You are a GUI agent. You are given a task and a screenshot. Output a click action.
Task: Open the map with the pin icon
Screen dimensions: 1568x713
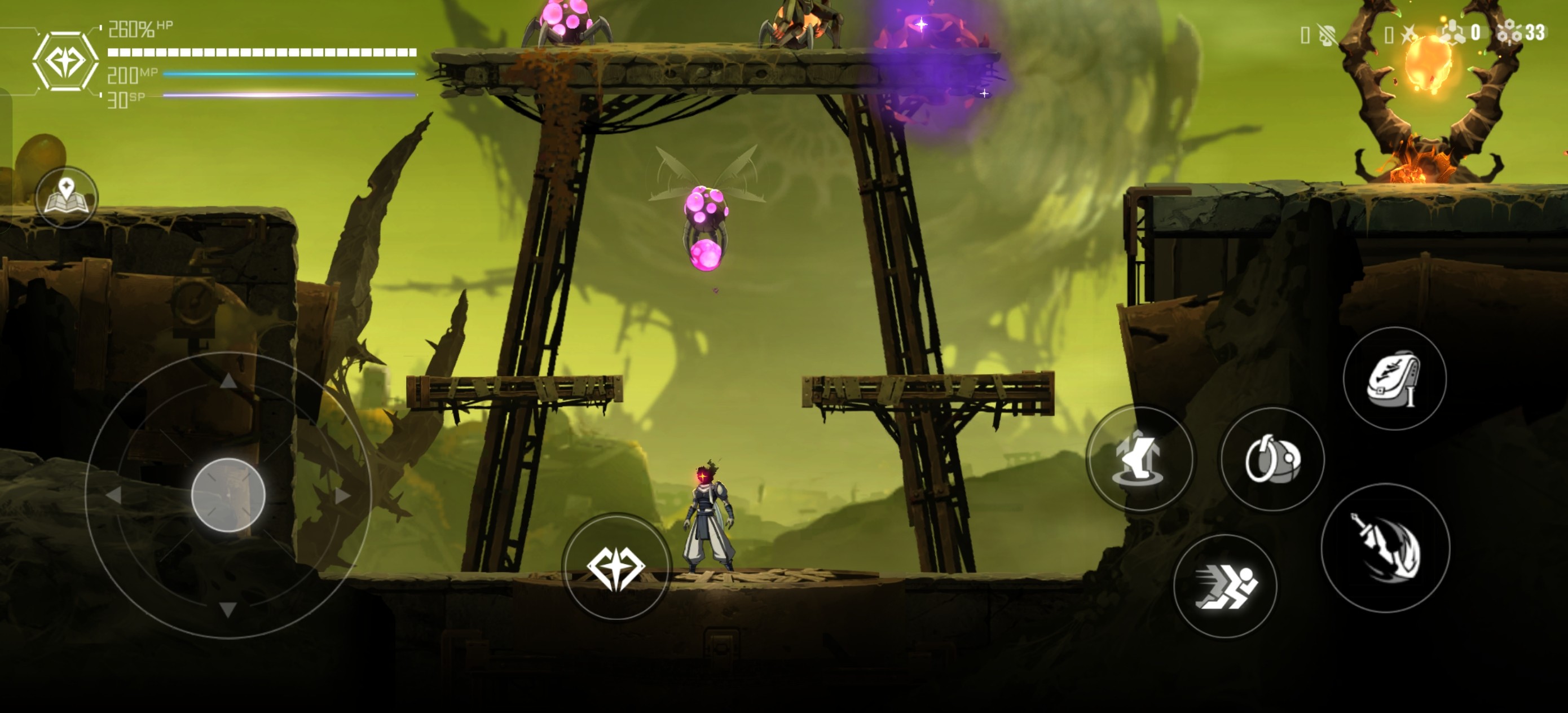tap(67, 197)
